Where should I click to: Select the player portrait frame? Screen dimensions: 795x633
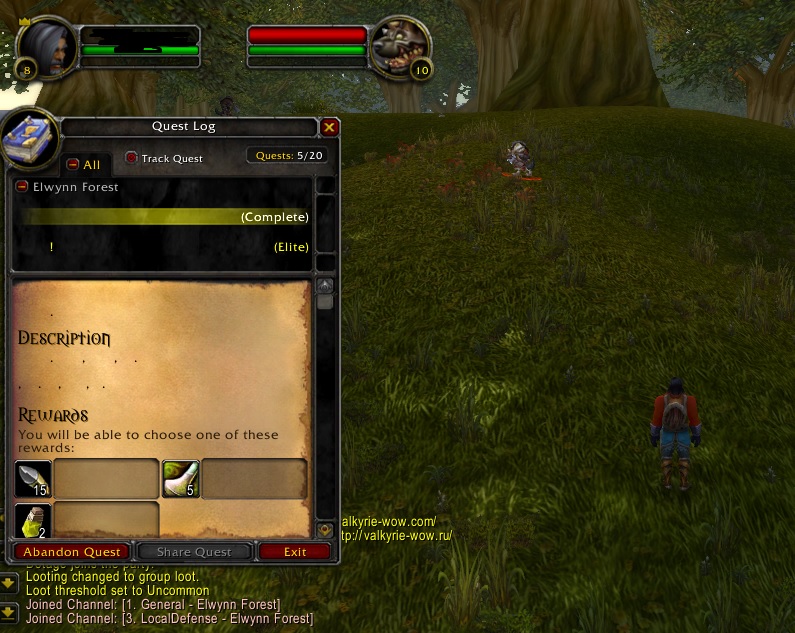[46, 47]
